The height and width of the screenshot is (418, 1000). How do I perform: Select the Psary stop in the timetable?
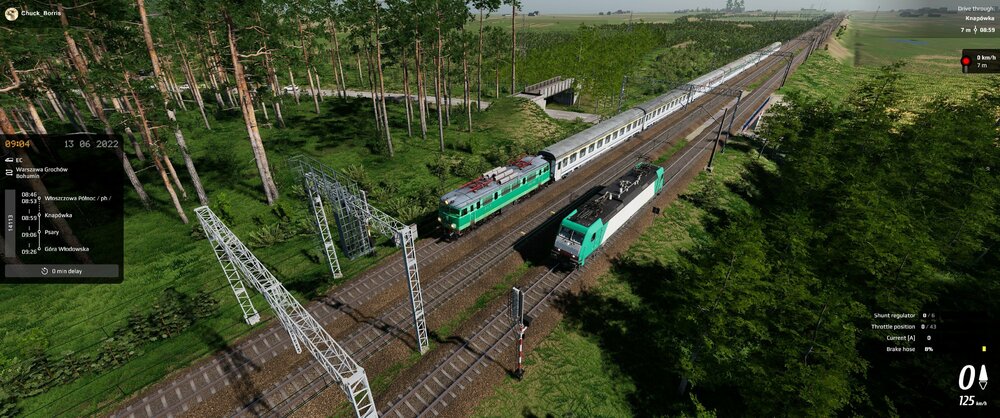tap(52, 232)
